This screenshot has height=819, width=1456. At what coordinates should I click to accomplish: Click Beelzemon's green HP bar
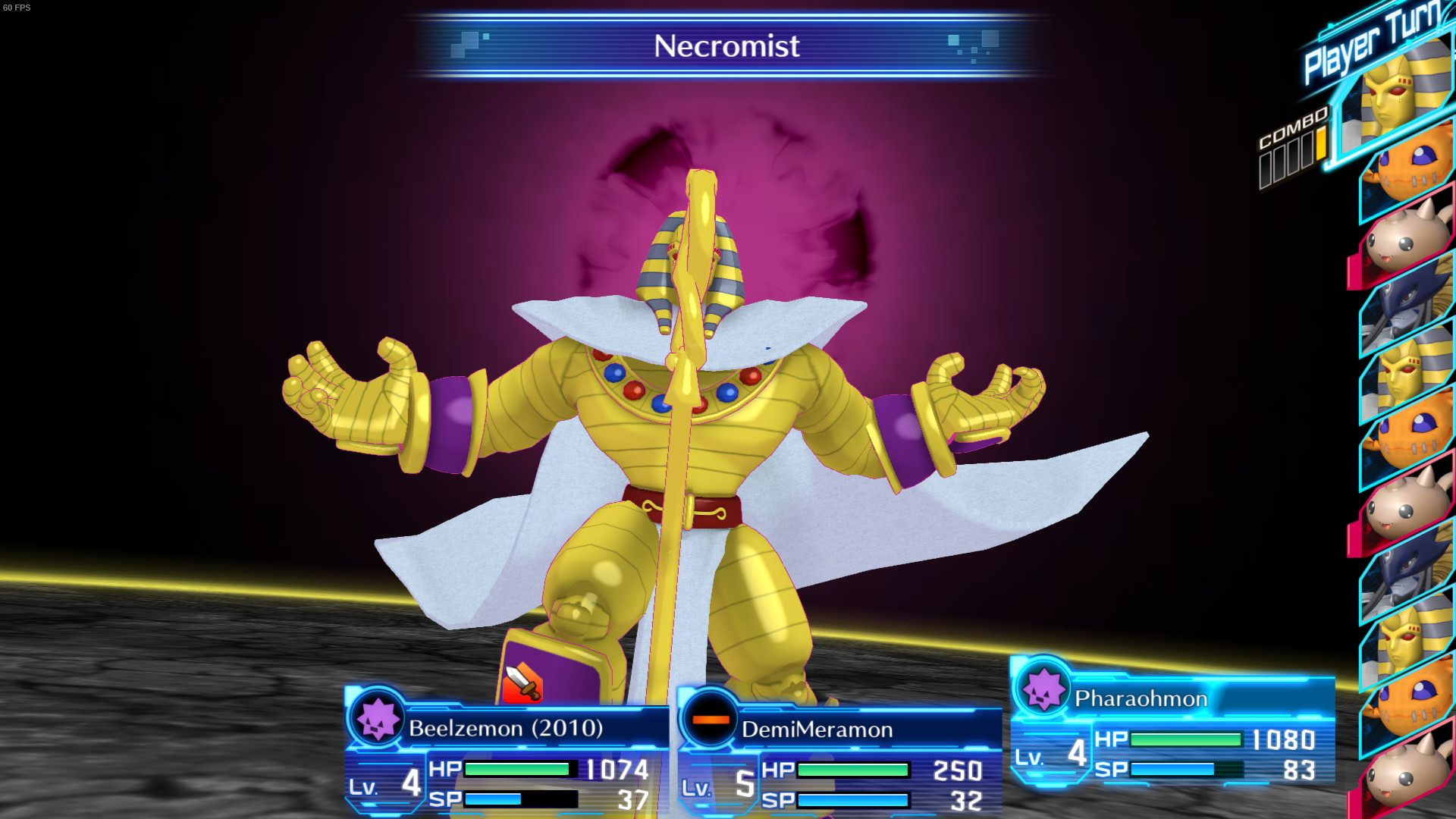516,770
